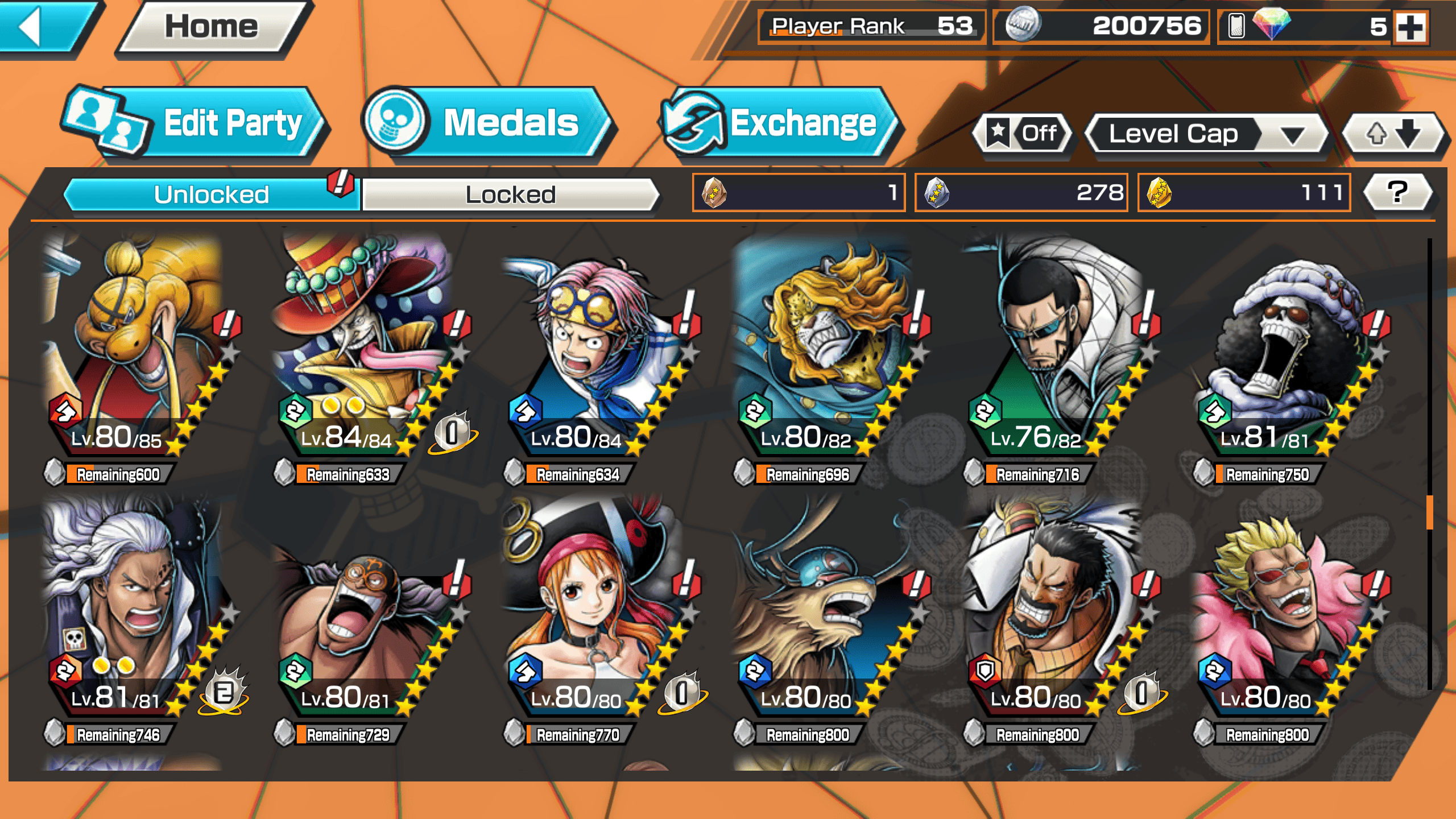Switch to the Locked characters tab

(x=510, y=195)
